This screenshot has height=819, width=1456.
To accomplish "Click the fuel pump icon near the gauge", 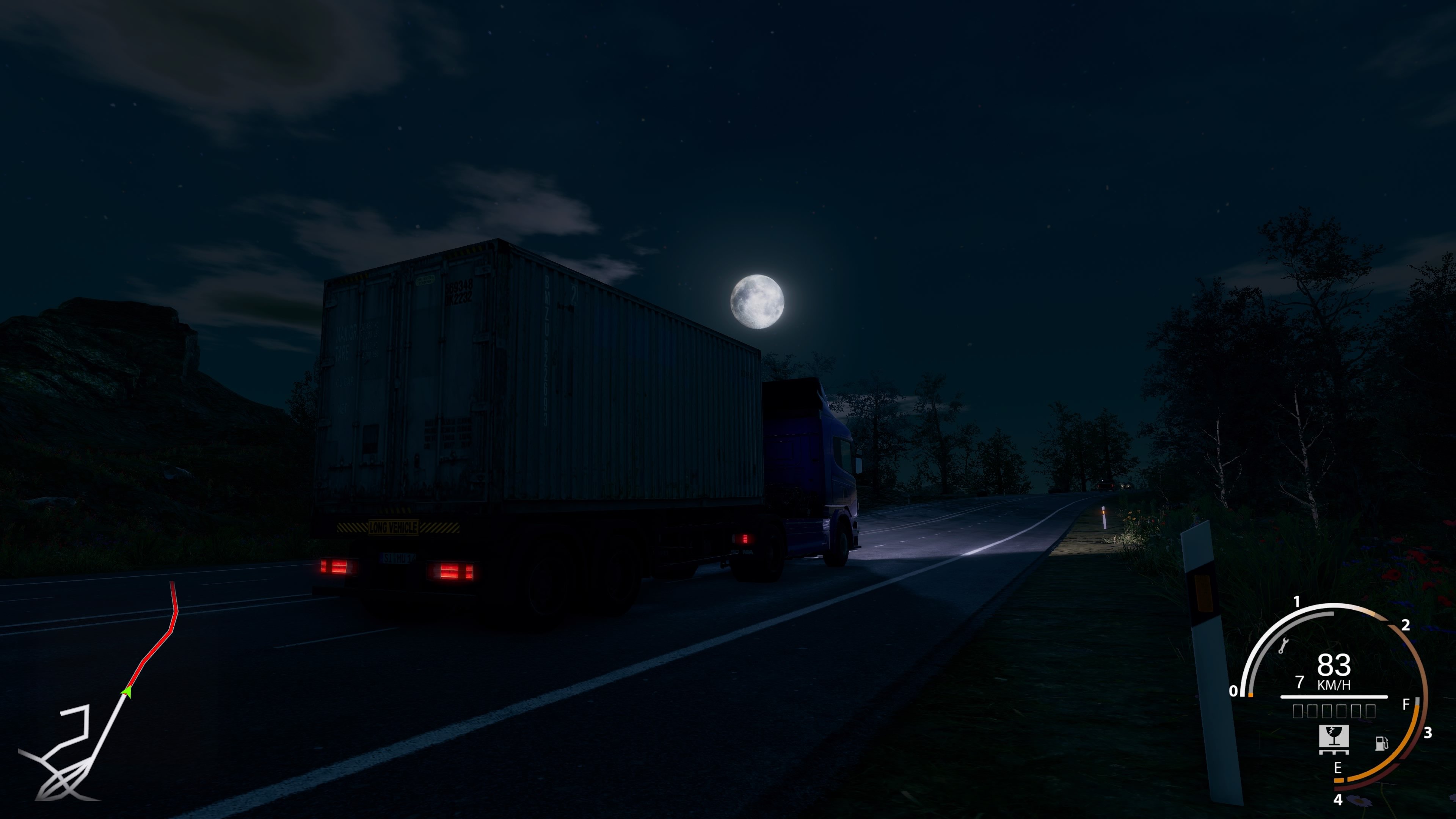I will click(x=1382, y=744).
